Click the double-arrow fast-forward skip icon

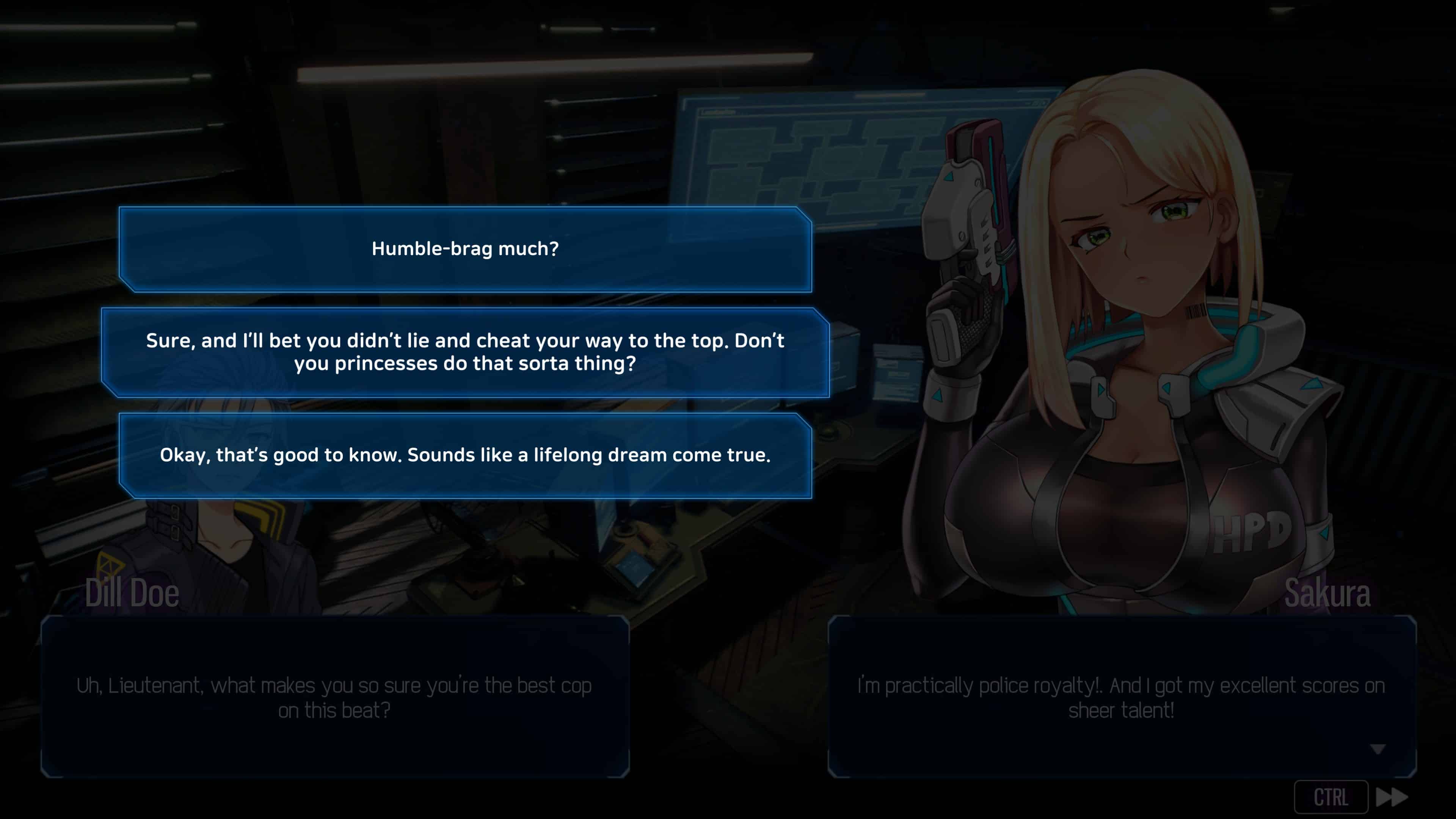tap(1392, 797)
